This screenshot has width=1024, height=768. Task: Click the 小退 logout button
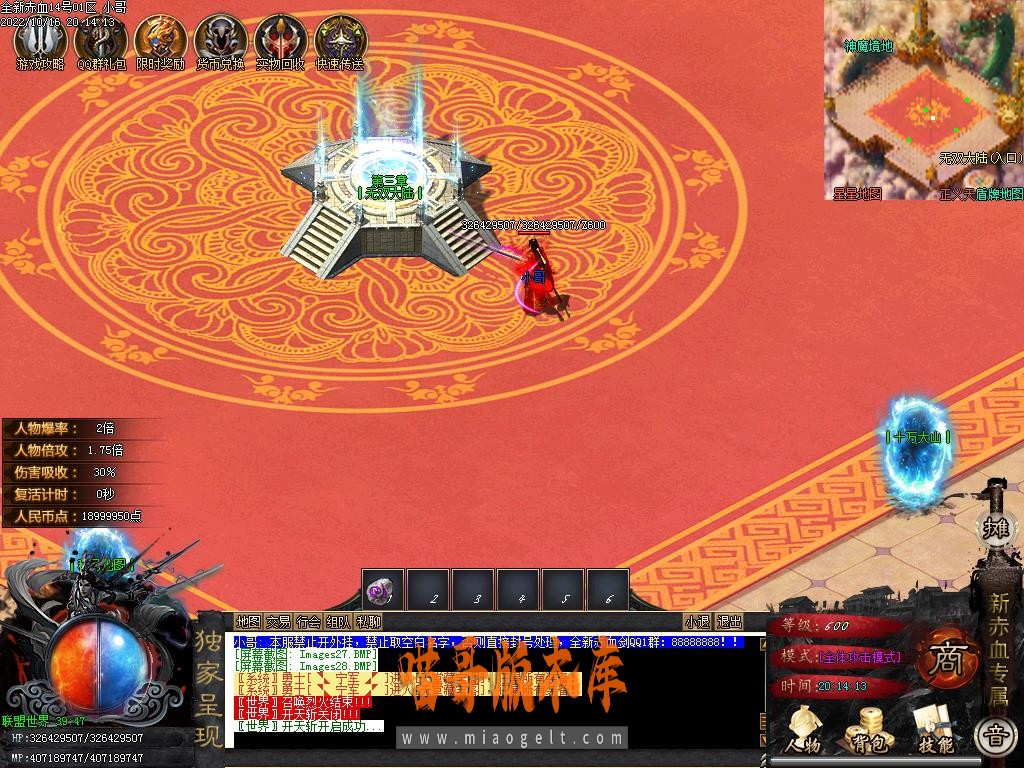pyautogui.click(x=697, y=622)
